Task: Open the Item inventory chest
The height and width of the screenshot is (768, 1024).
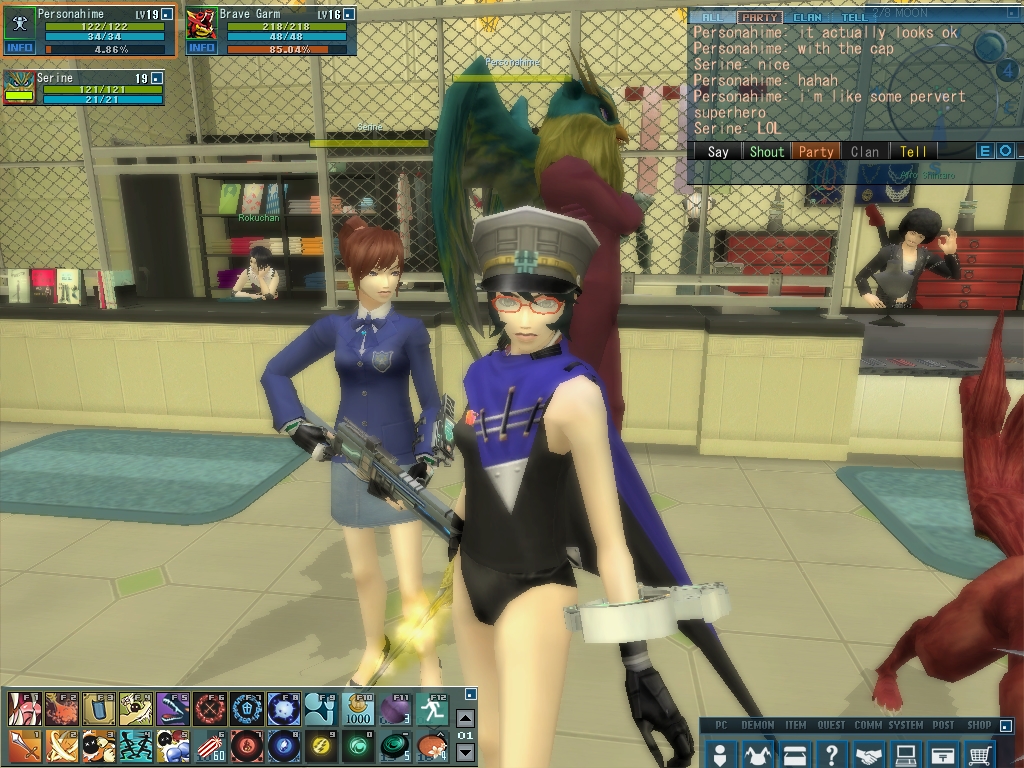Action: [x=795, y=753]
